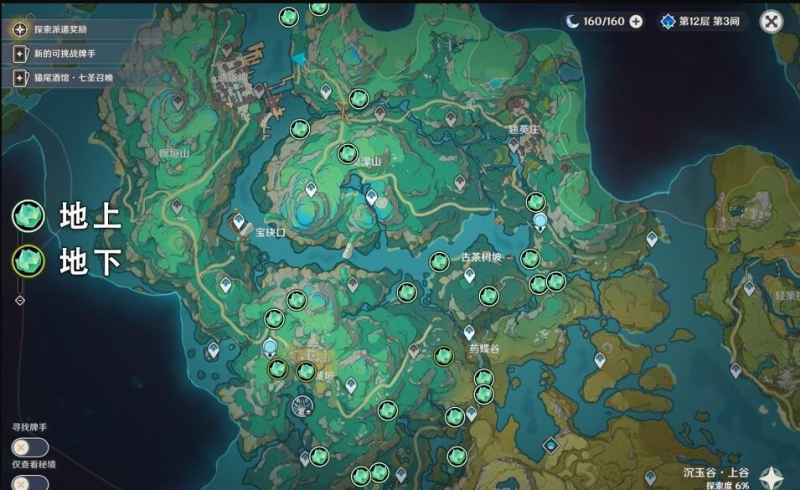
Task: Open the Spiral Abyss floor 12 indicator
Action: (x=701, y=21)
